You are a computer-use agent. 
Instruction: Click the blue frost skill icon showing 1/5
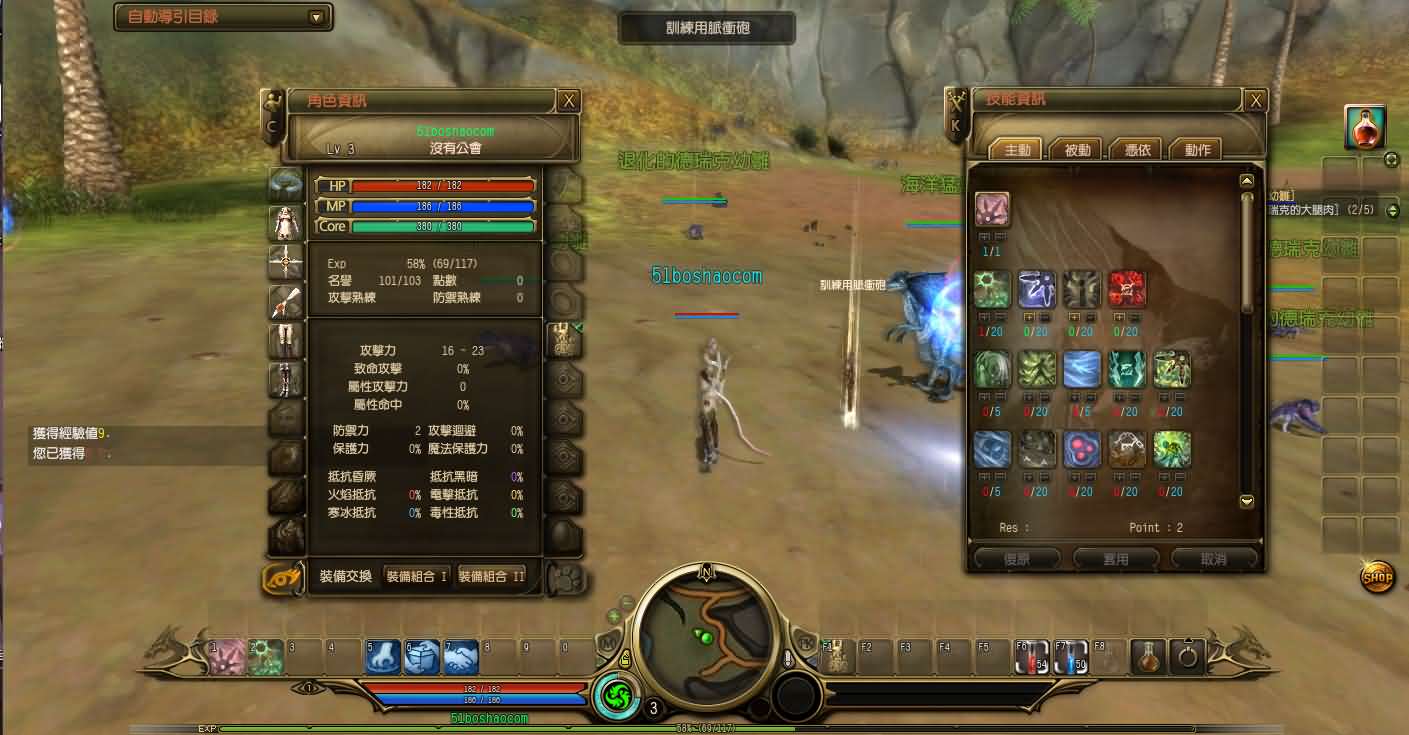1082,369
